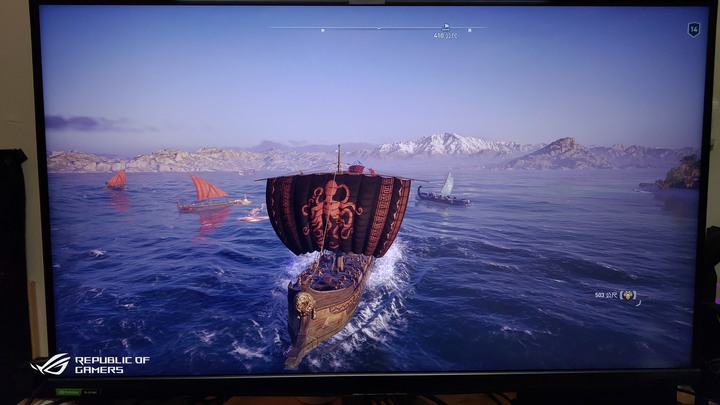Select the level 14 badge

(x=693, y=30)
